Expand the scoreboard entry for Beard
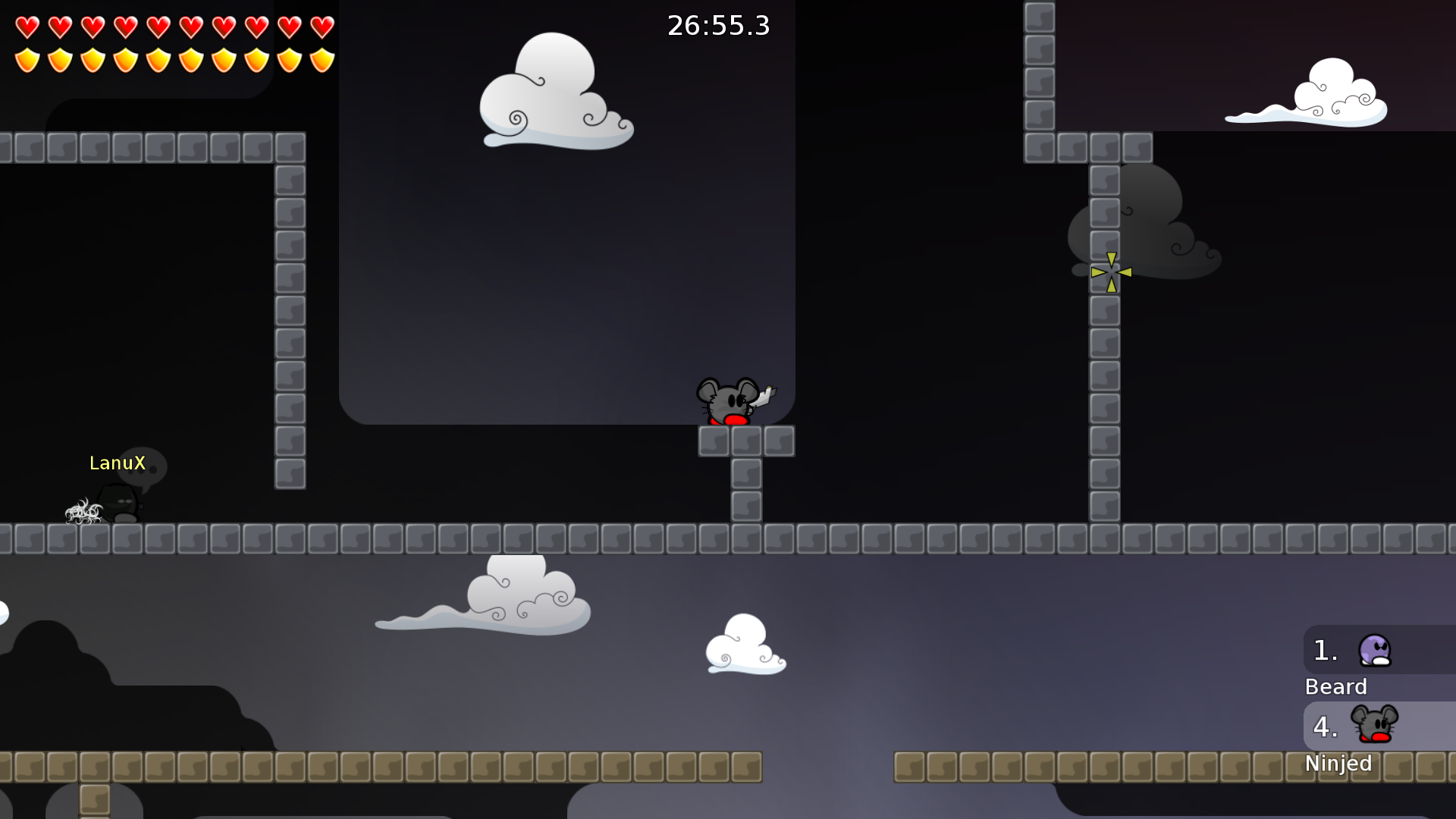 coord(1376,652)
